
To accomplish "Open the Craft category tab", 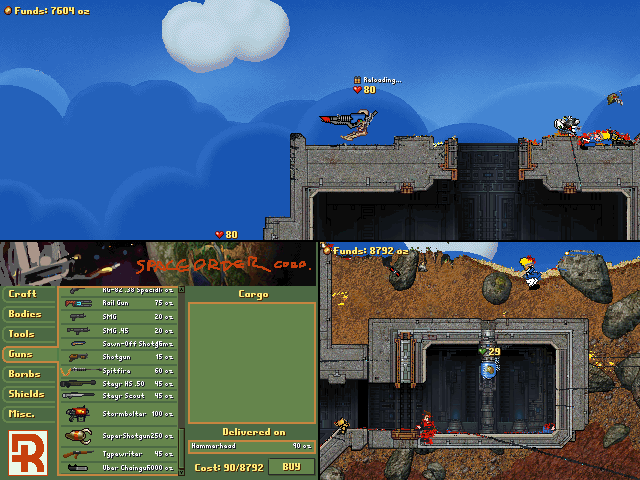I will point(27,294).
